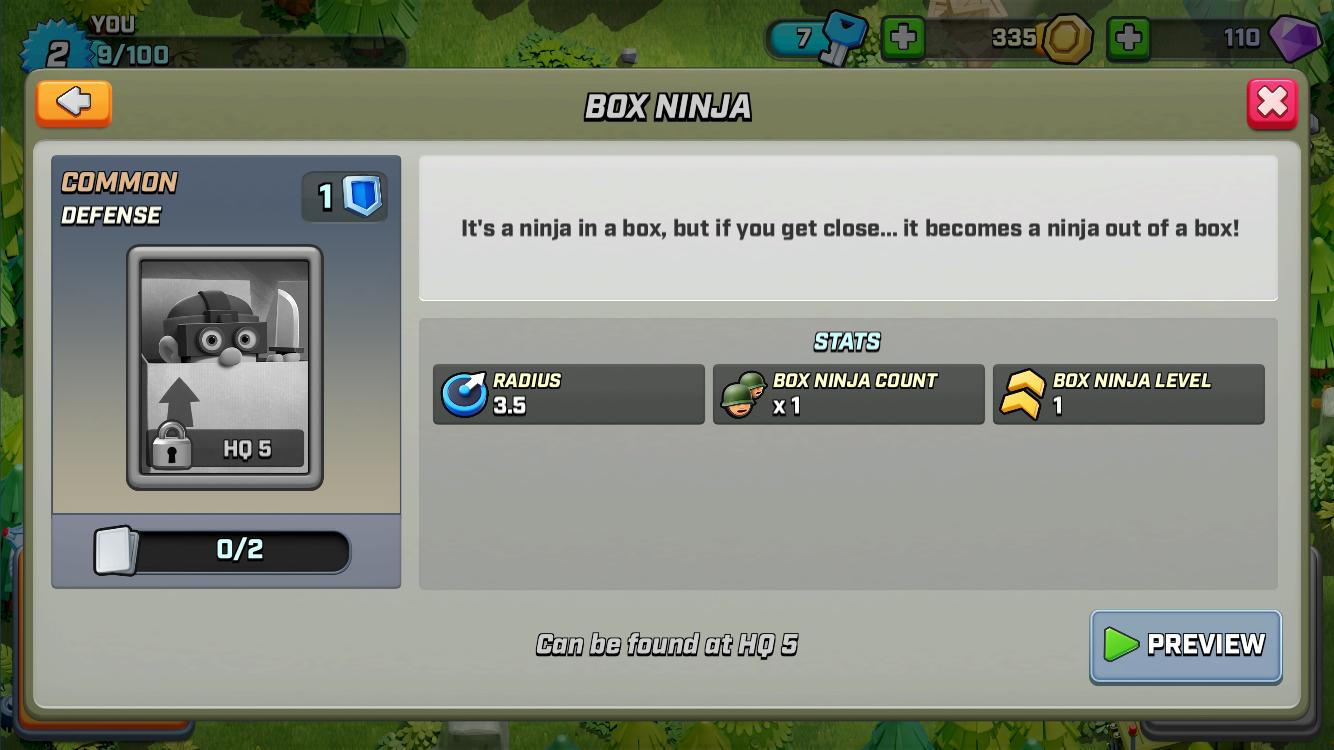Click the Box Ninja Level chevron icon

[x=1023, y=393]
